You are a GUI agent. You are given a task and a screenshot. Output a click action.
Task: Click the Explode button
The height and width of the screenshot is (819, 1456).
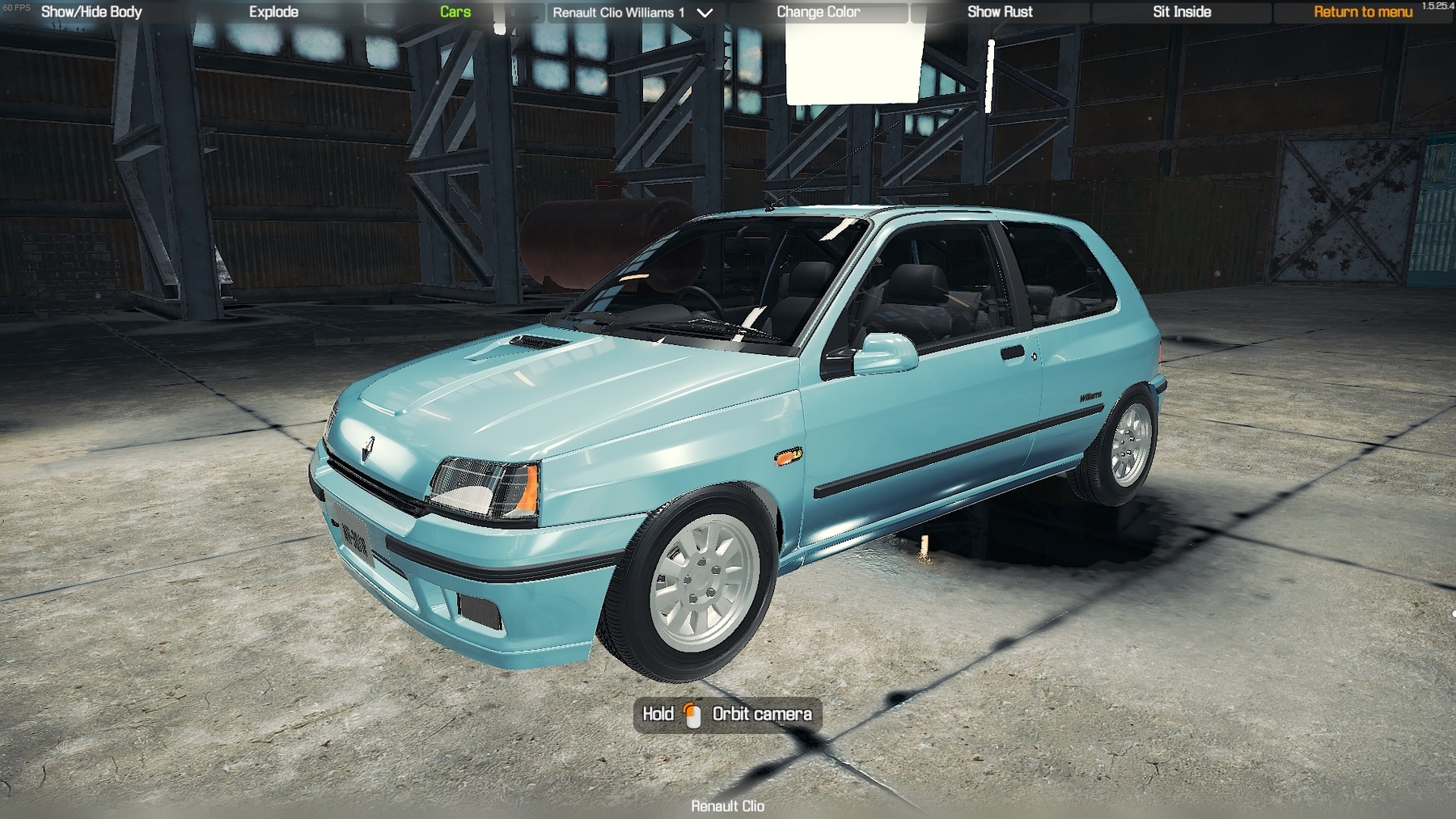[273, 12]
